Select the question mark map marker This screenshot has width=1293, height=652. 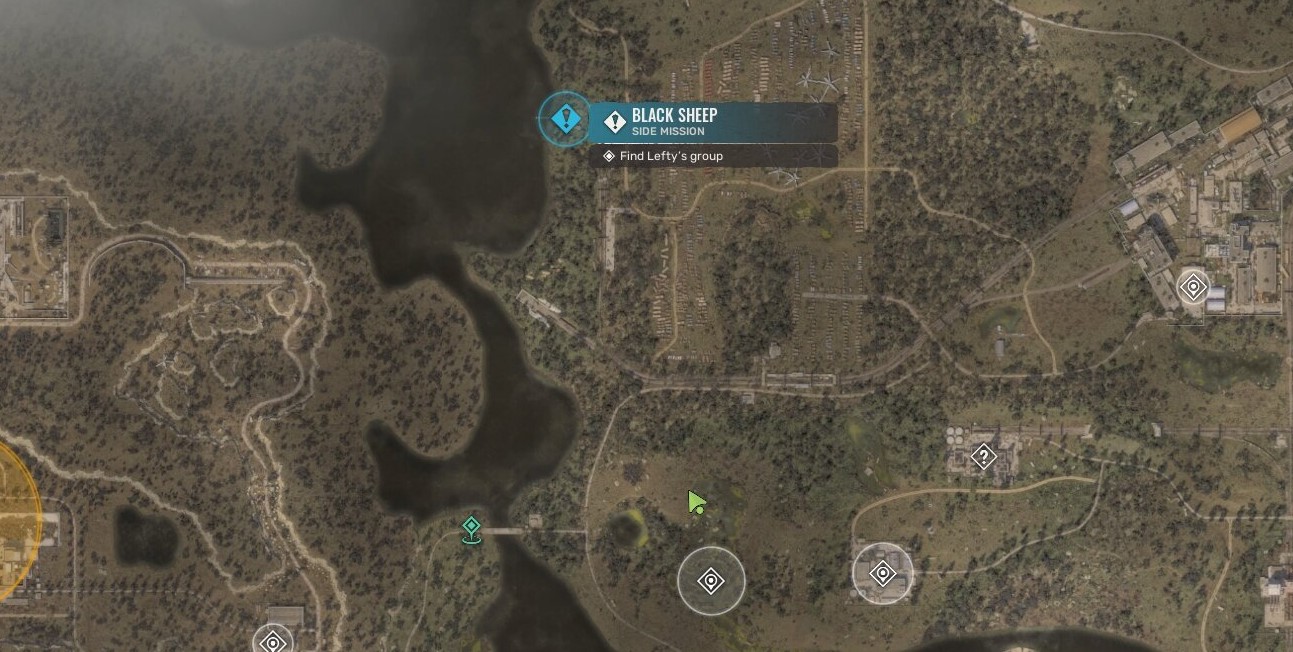pyautogui.click(x=984, y=457)
